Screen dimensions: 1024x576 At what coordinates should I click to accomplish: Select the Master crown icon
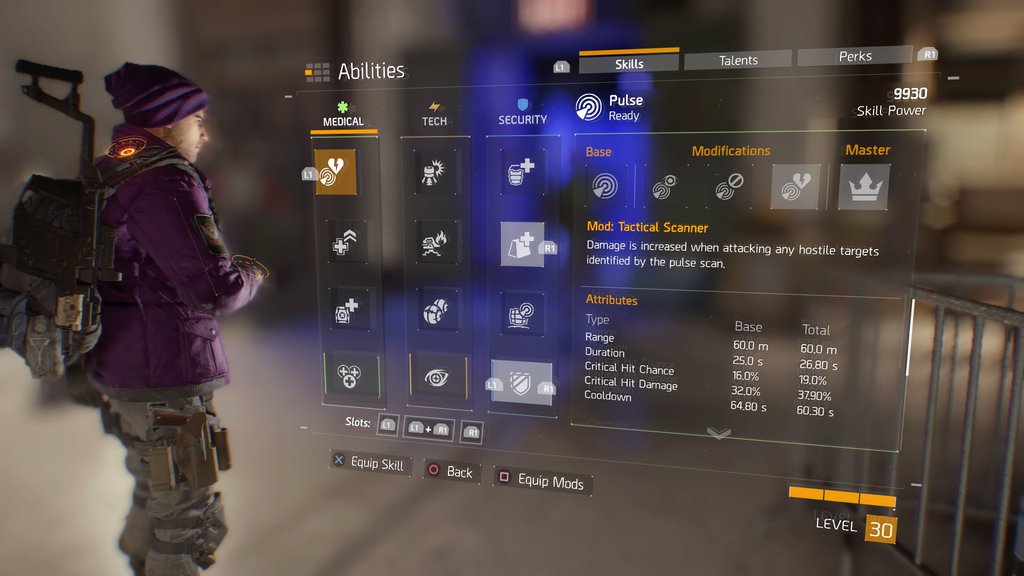coord(863,187)
